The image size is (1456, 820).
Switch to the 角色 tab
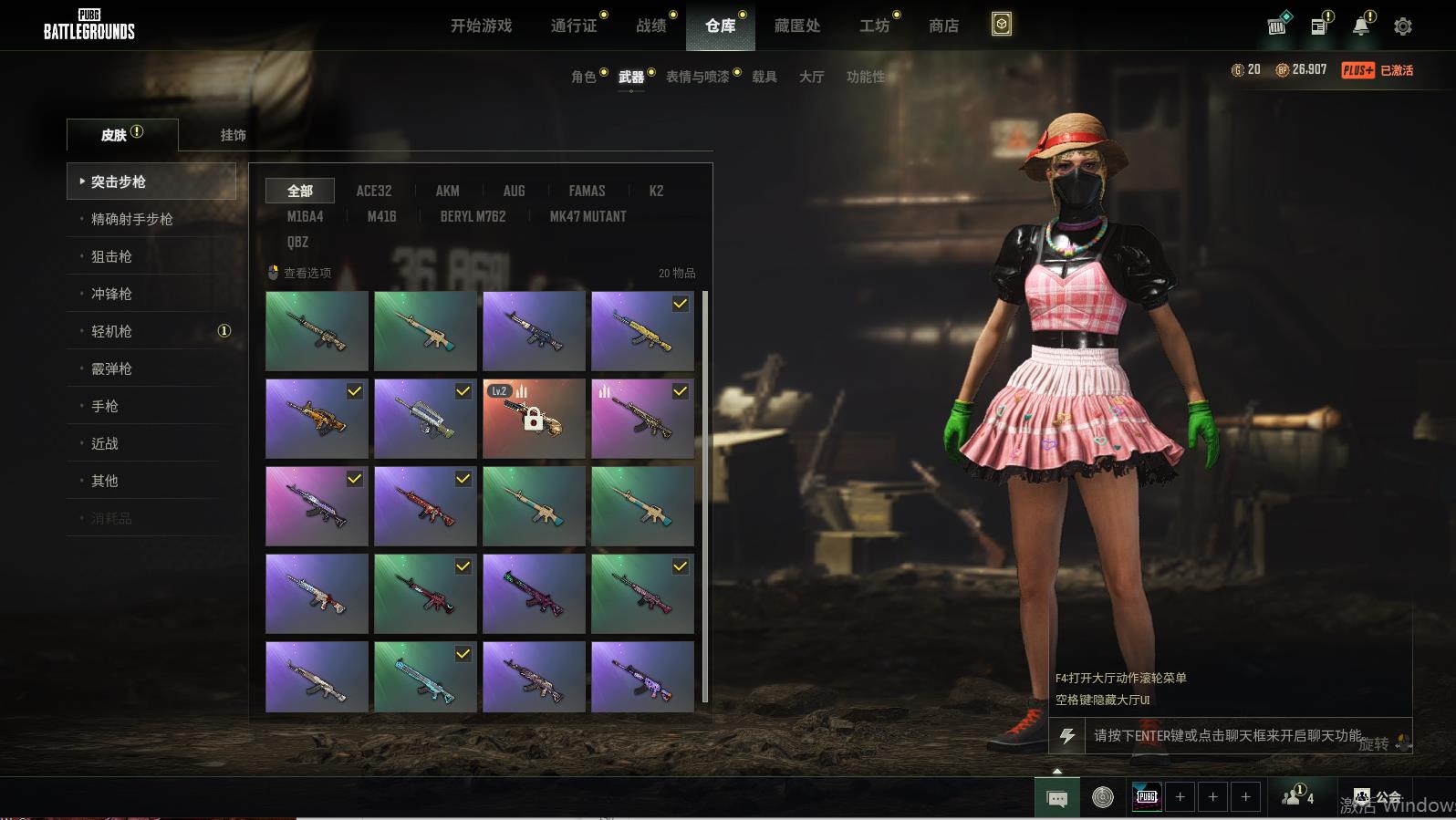[x=583, y=77]
